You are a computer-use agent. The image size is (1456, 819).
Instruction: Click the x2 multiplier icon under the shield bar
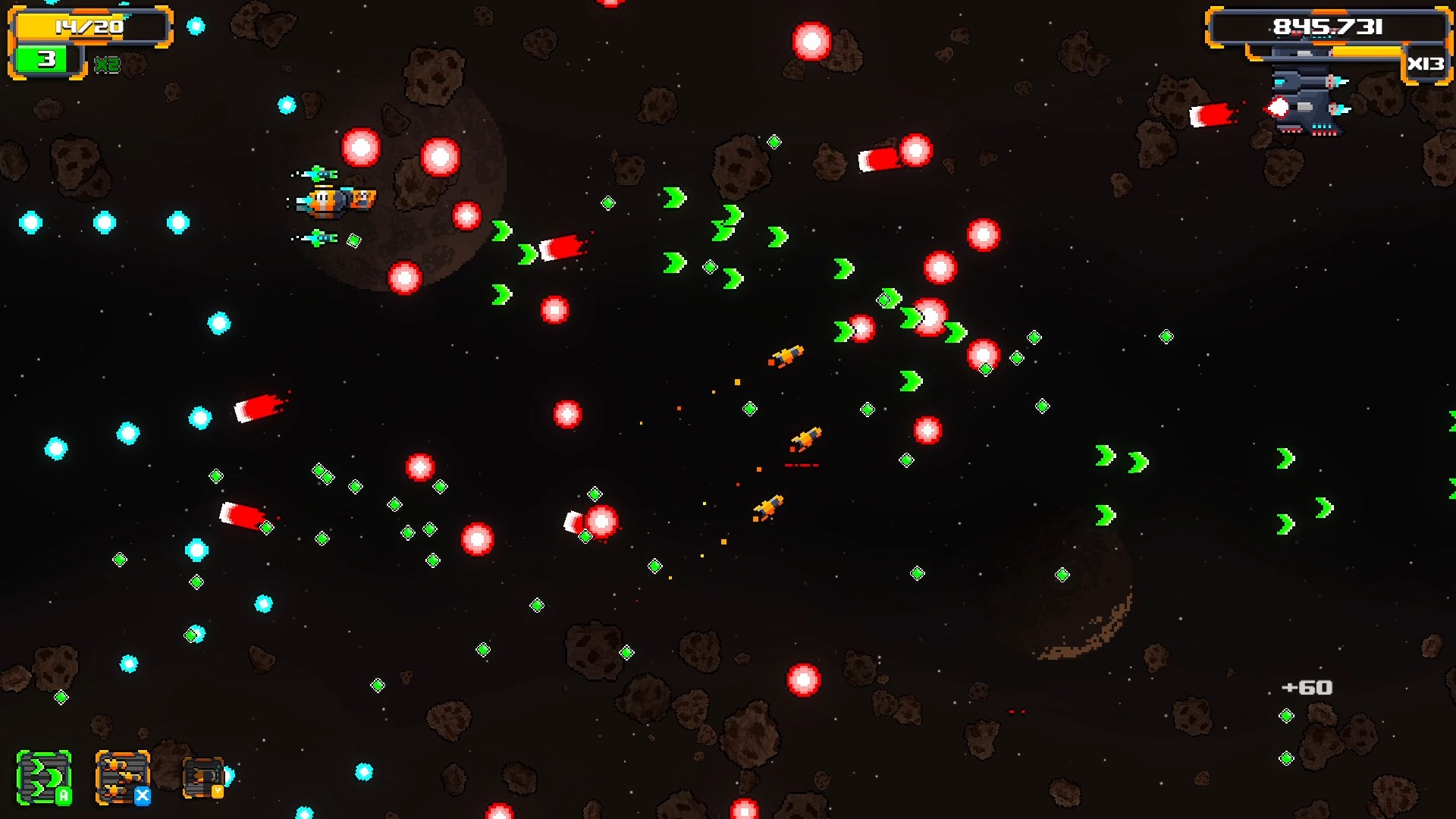pyautogui.click(x=106, y=64)
